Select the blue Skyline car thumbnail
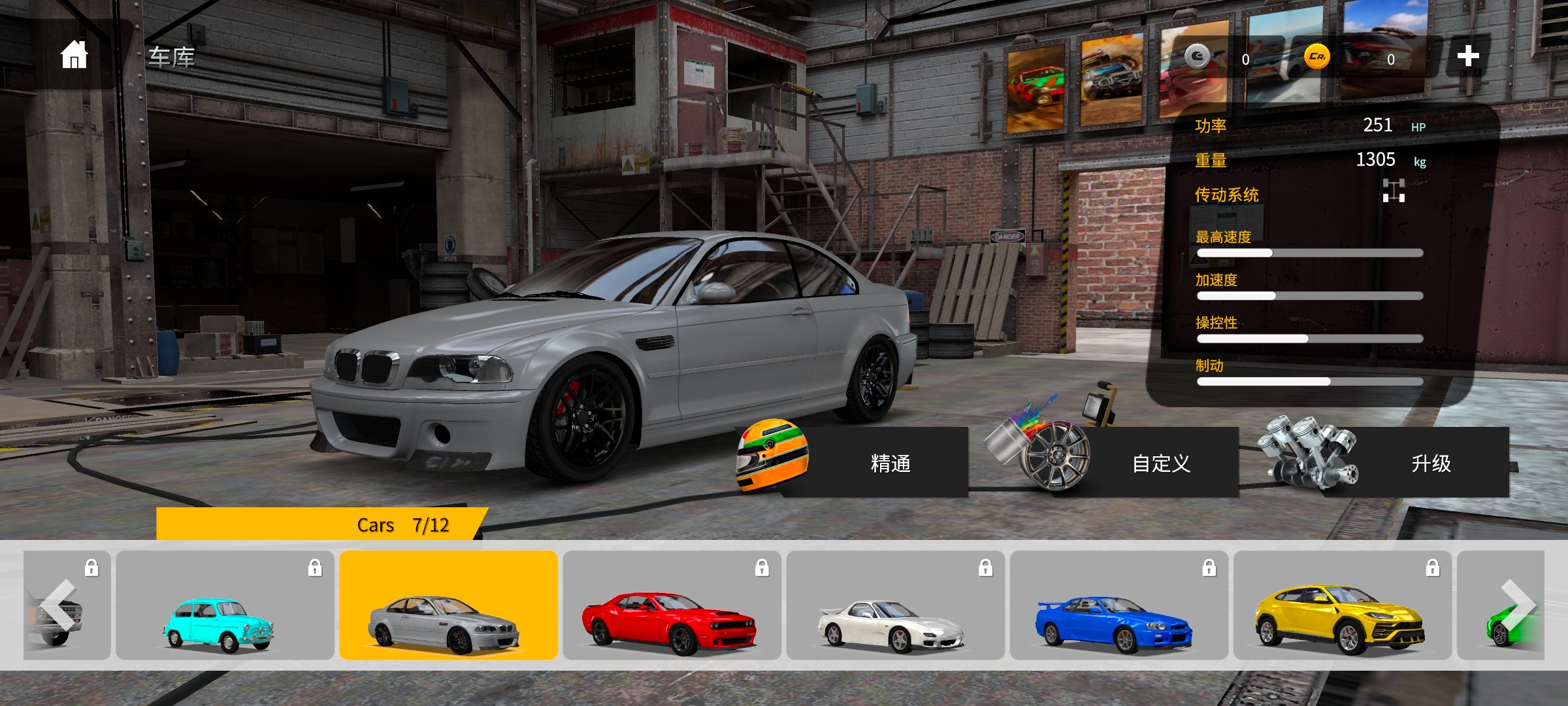The image size is (1568, 706). (x=1119, y=605)
